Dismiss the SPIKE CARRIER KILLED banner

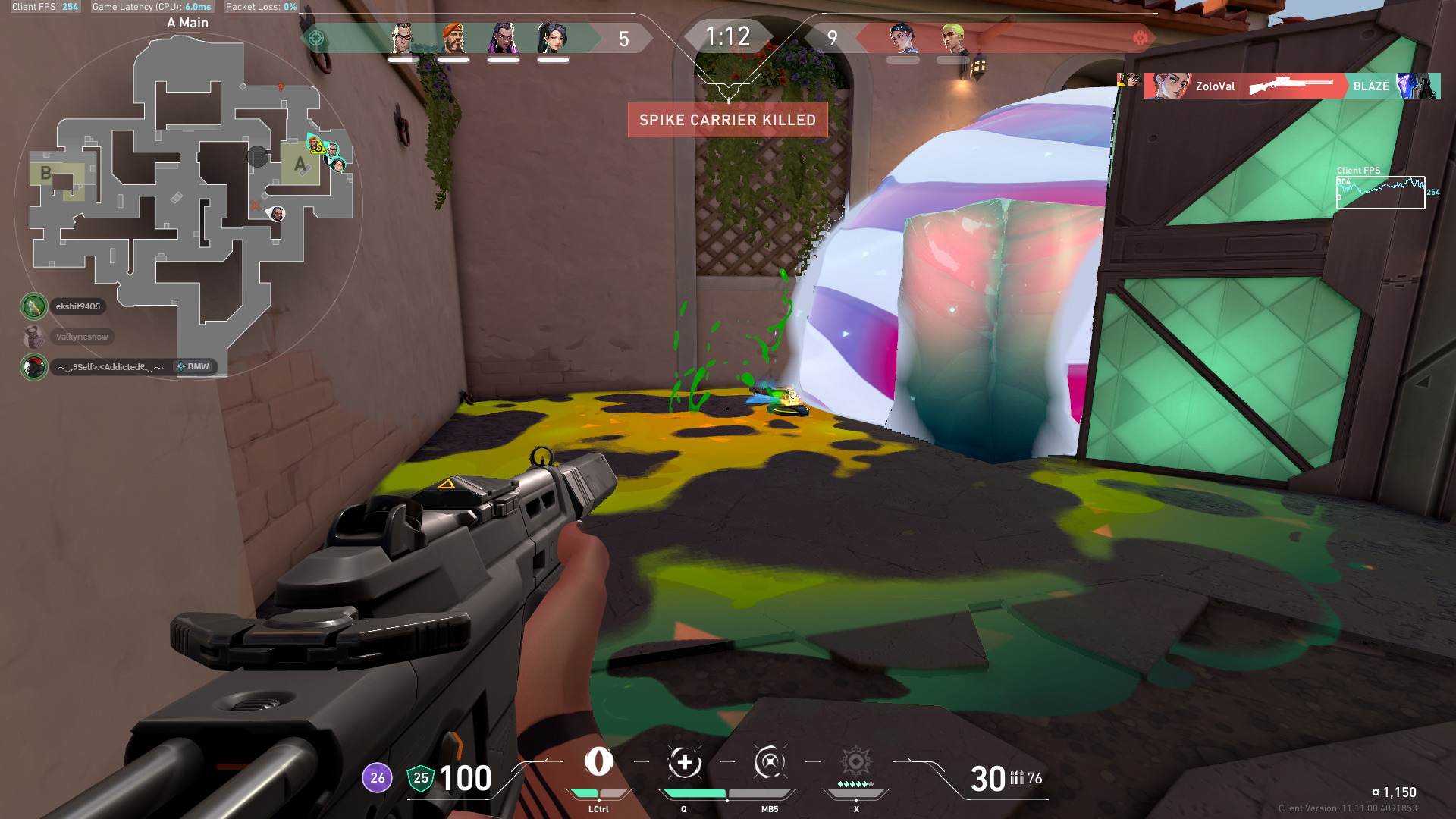(x=726, y=120)
